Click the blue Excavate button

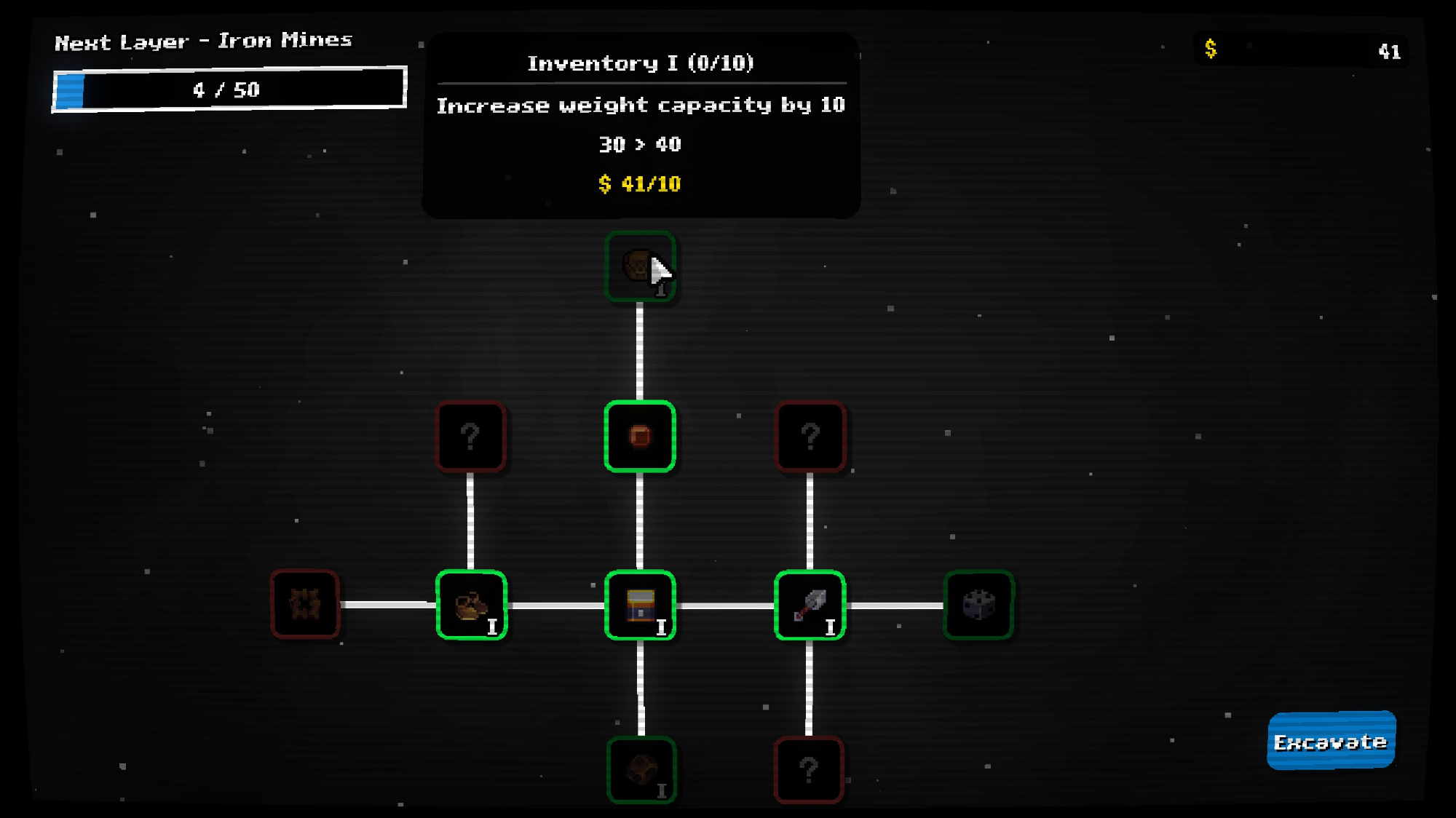click(x=1331, y=741)
